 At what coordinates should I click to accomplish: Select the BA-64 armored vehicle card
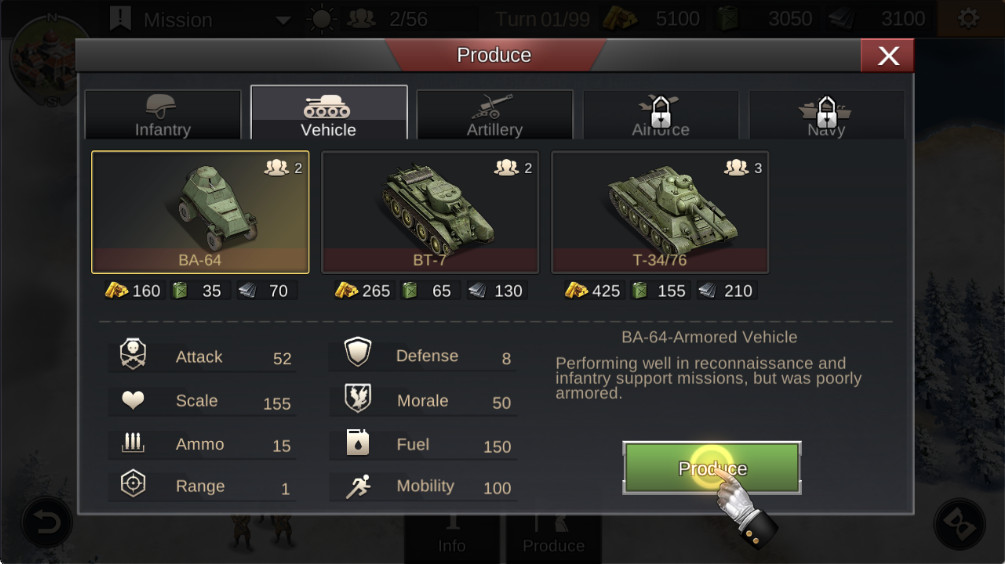point(200,212)
